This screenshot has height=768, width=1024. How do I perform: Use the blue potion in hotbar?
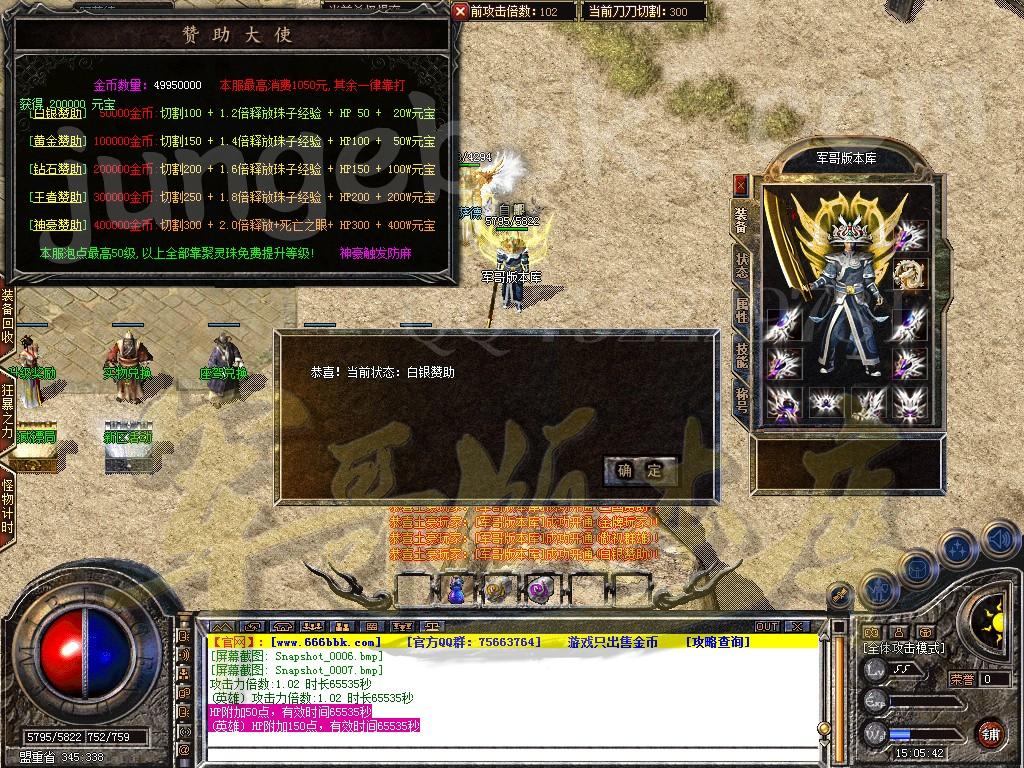pyautogui.click(x=456, y=590)
